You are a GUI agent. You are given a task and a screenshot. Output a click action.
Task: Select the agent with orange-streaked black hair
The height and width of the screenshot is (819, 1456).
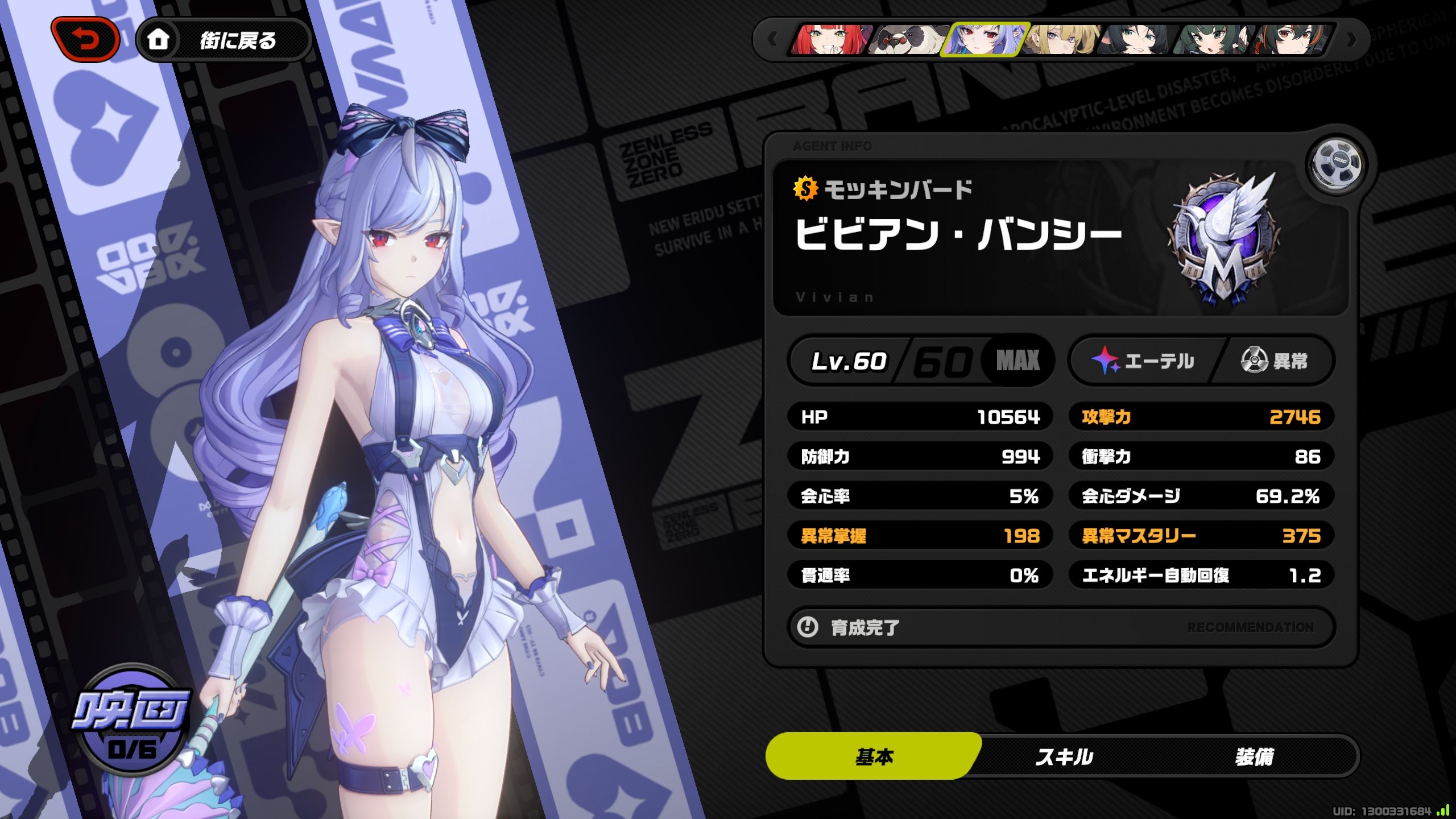click(1292, 40)
